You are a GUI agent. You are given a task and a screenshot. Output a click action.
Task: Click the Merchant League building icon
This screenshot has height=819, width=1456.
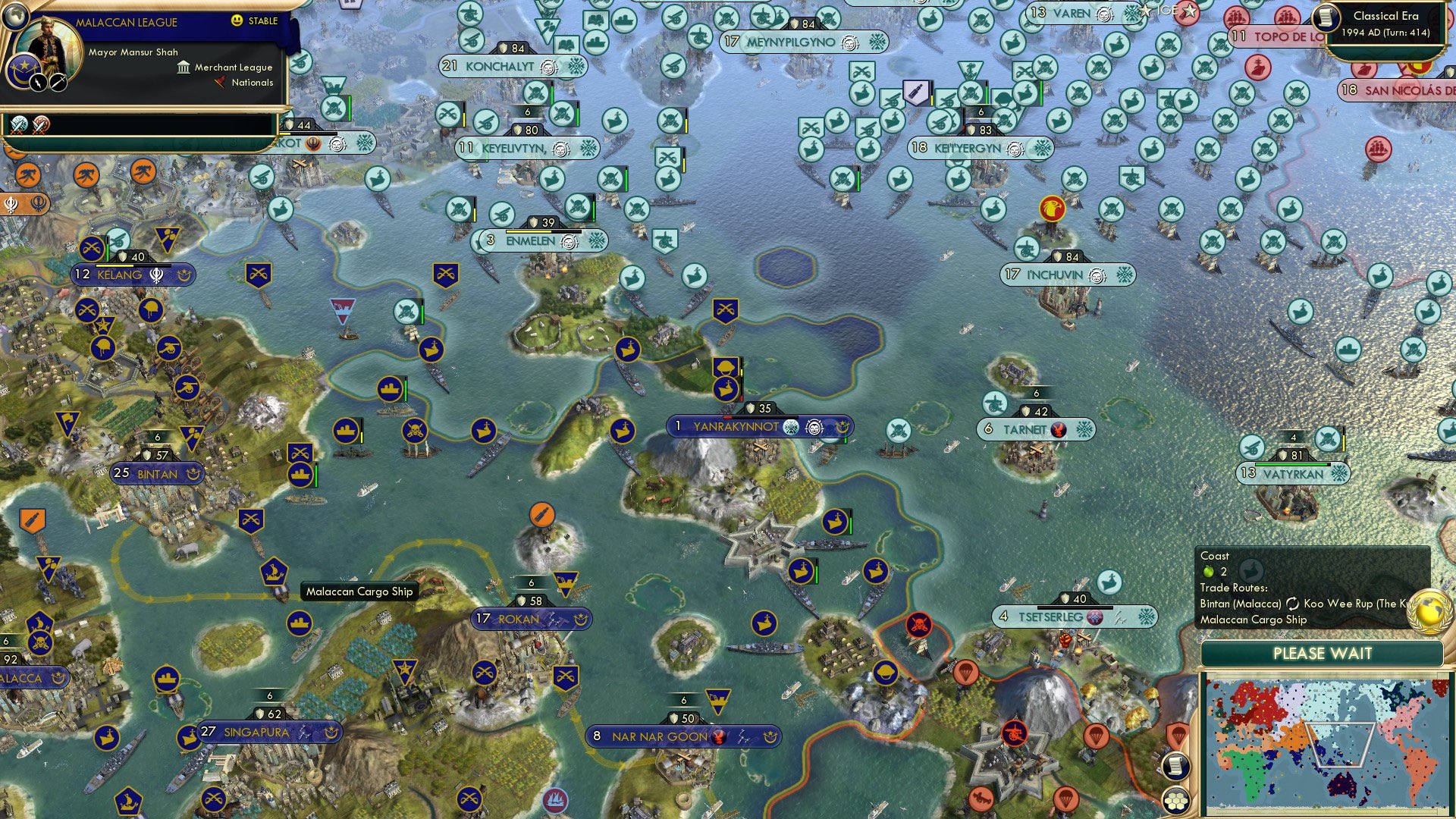click(182, 68)
